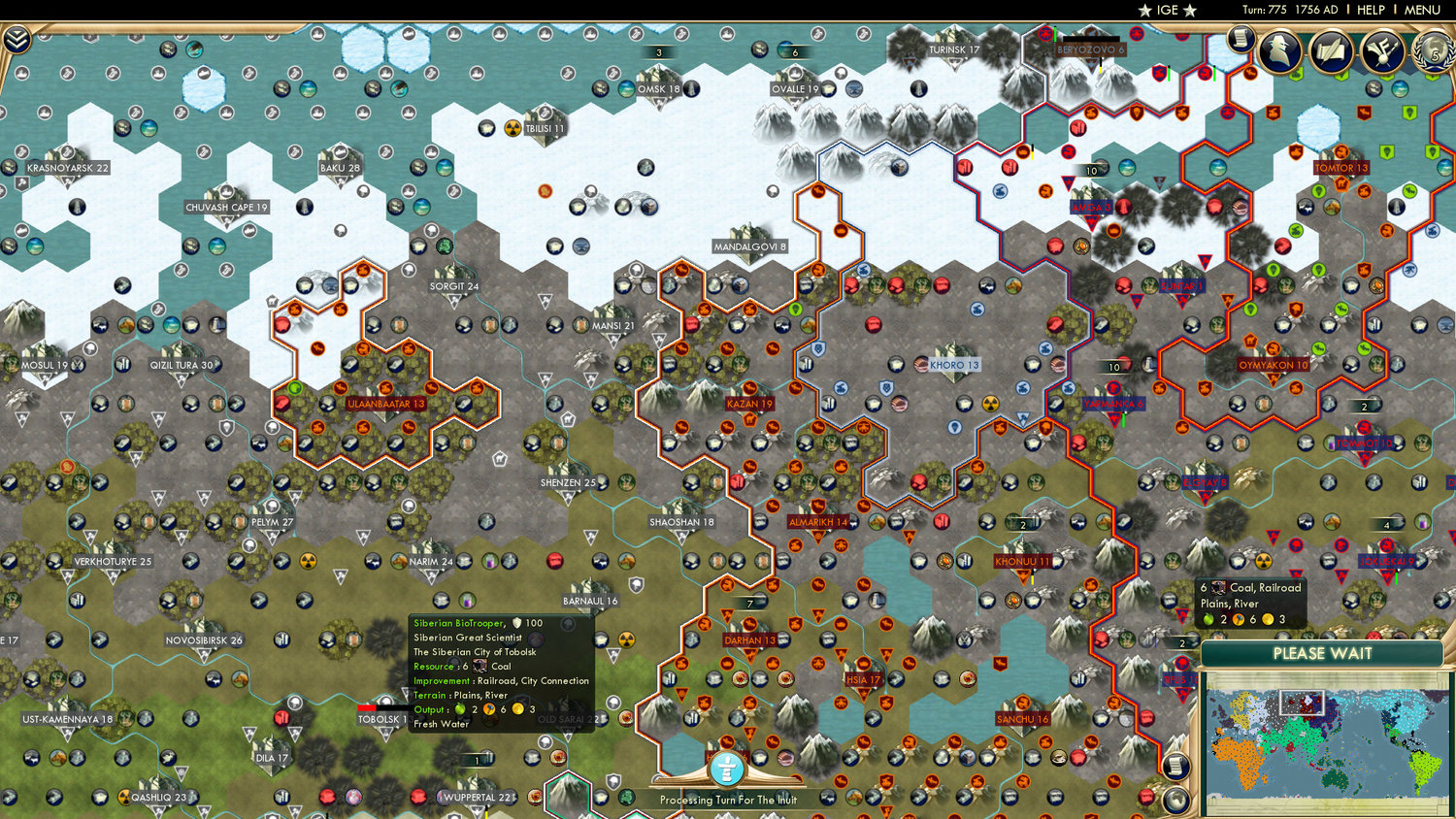Click the nuclear hazard icon near Narim
The width and height of the screenshot is (1456, 819).
pos(307,561)
